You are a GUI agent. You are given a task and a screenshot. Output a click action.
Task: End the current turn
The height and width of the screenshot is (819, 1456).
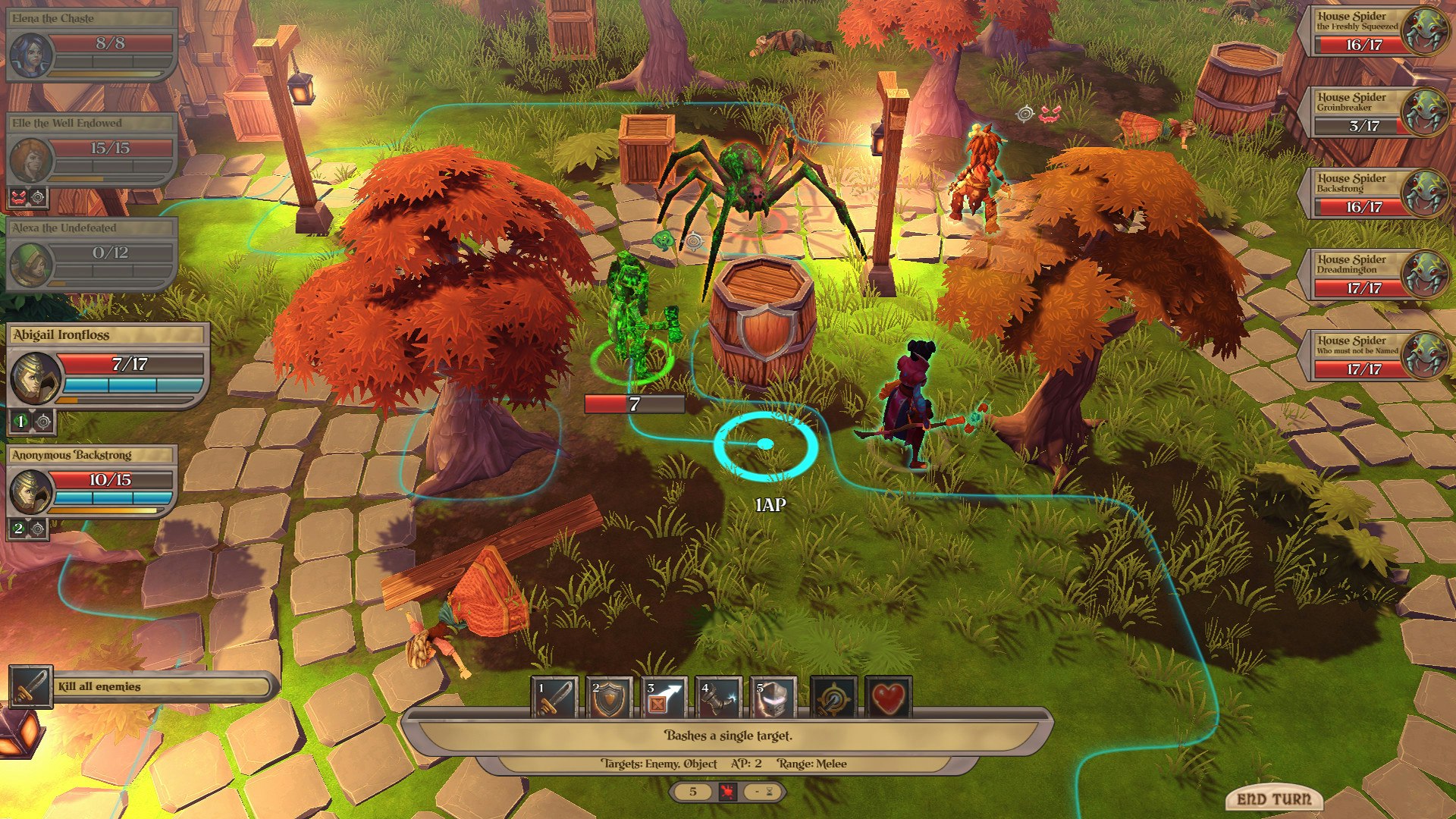click(1273, 799)
